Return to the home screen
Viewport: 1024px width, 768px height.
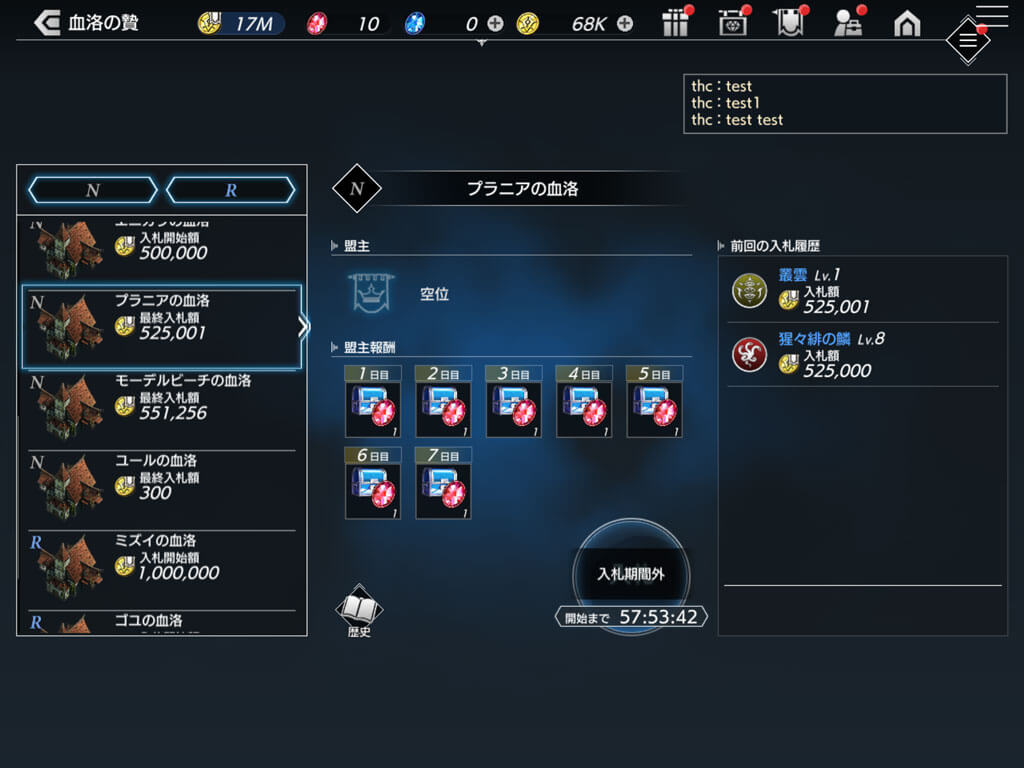[907, 23]
